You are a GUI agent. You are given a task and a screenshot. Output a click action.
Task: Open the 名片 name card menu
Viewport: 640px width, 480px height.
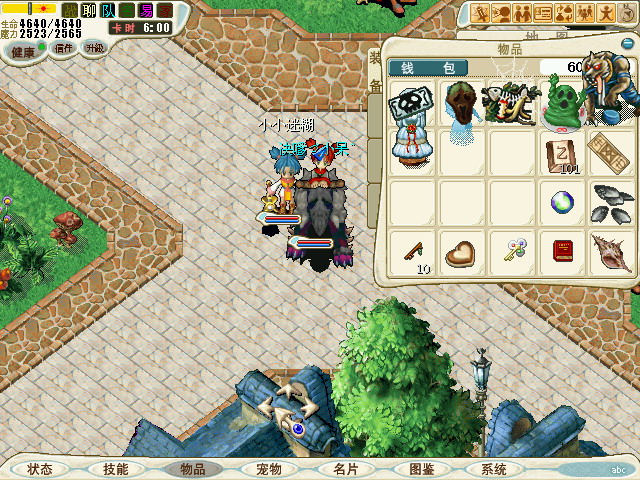coord(344,468)
